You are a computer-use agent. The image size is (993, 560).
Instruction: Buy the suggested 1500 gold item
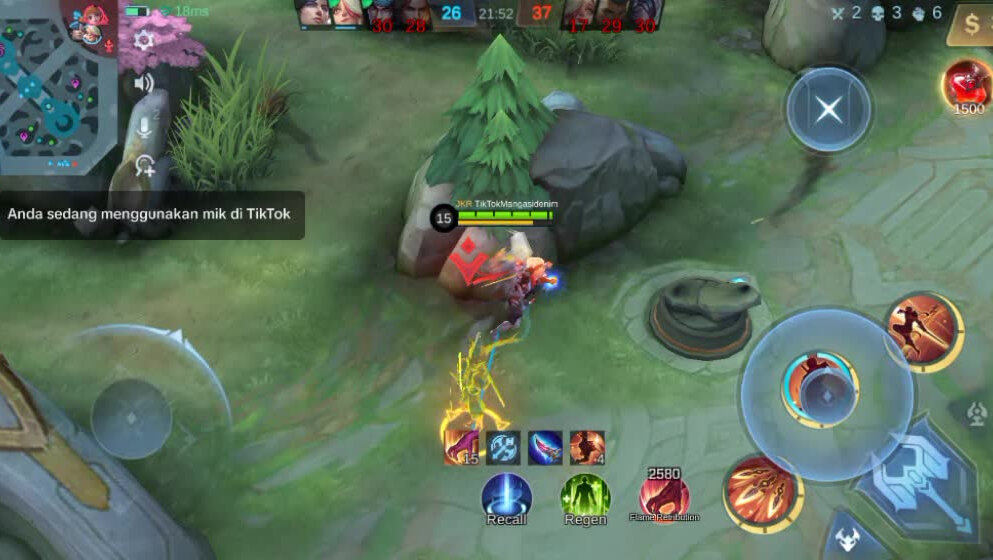pyautogui.click(x=967, y=84)
